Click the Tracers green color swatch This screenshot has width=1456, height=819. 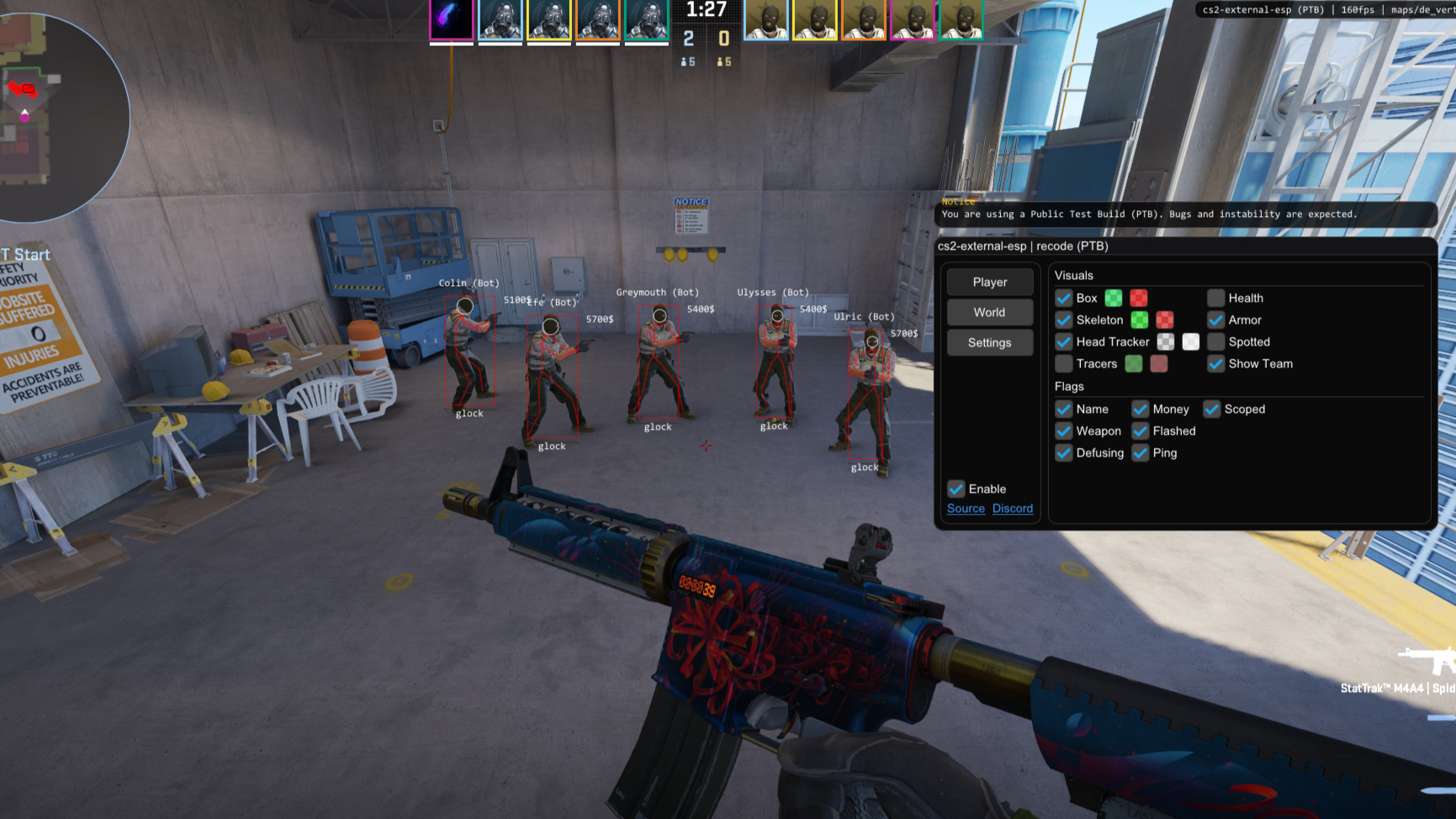pos(1133,363)
